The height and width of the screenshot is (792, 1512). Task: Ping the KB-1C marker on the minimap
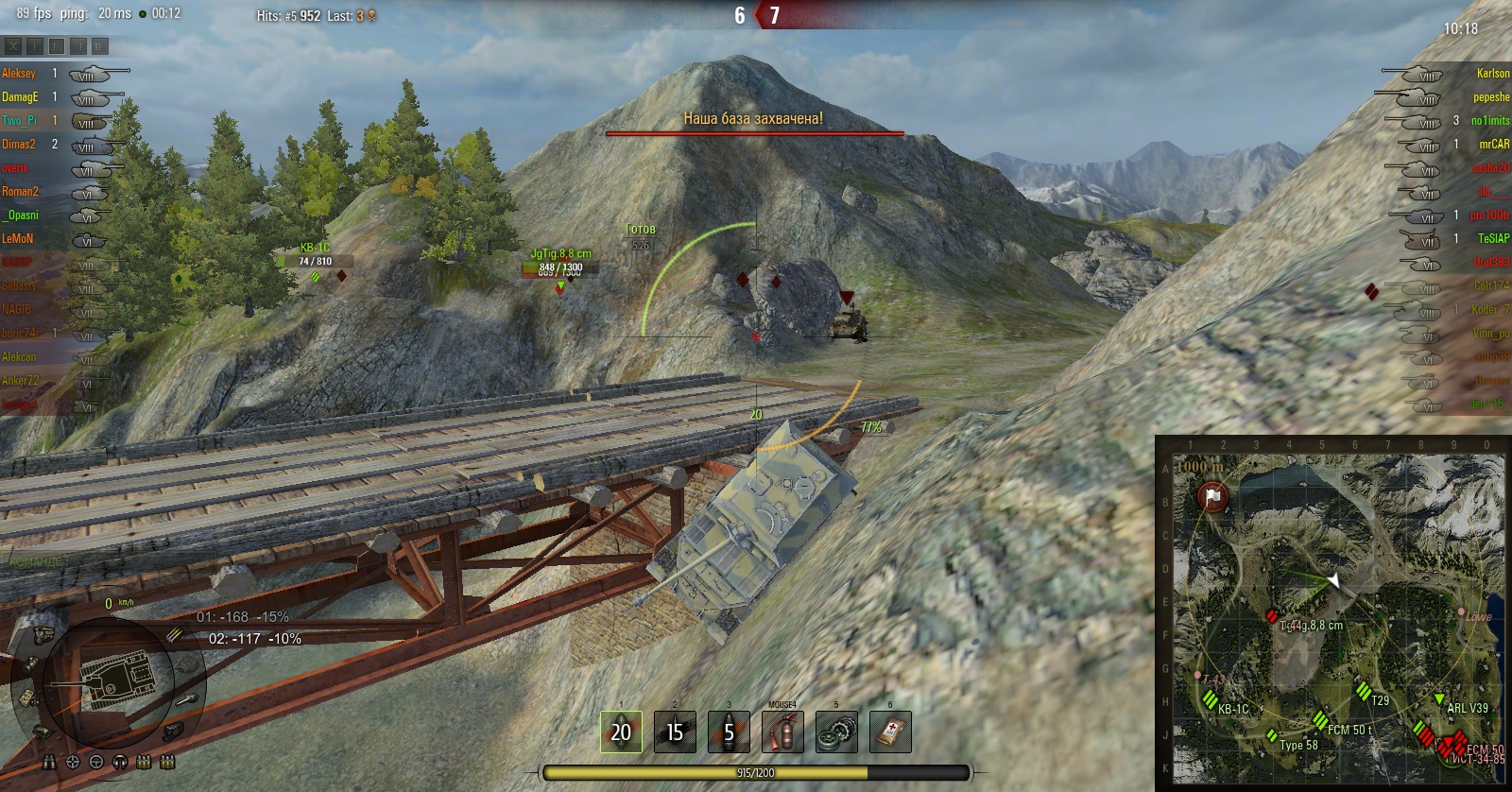1211,700
